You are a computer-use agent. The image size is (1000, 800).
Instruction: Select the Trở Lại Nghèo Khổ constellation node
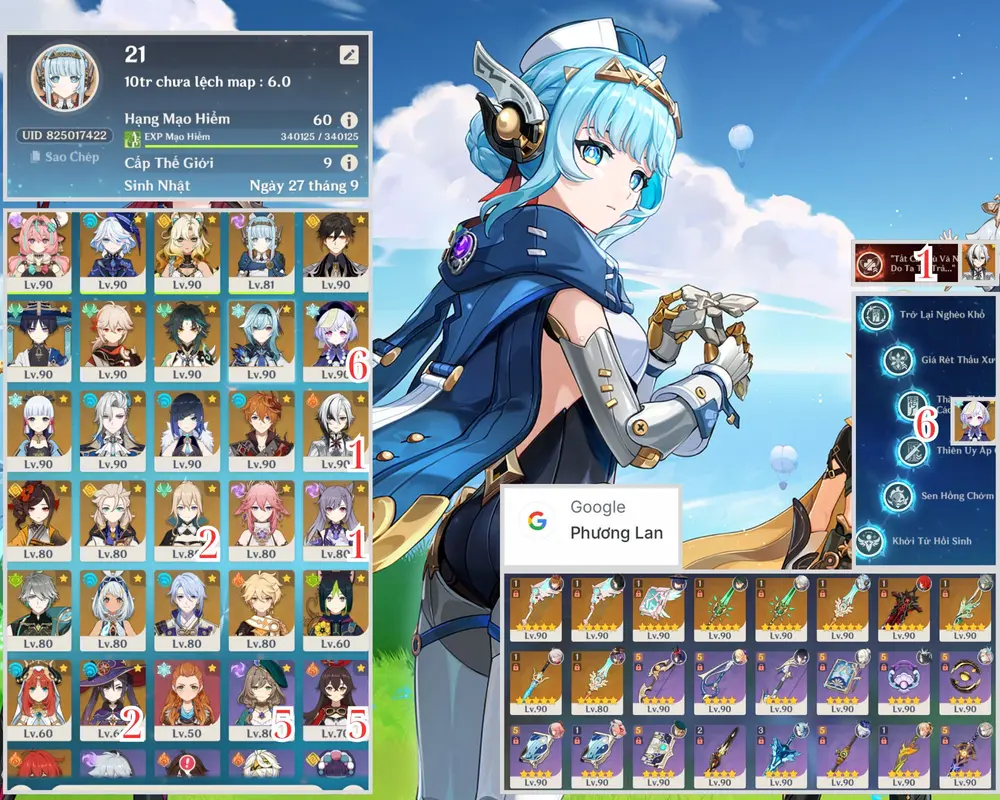point(879,315)
